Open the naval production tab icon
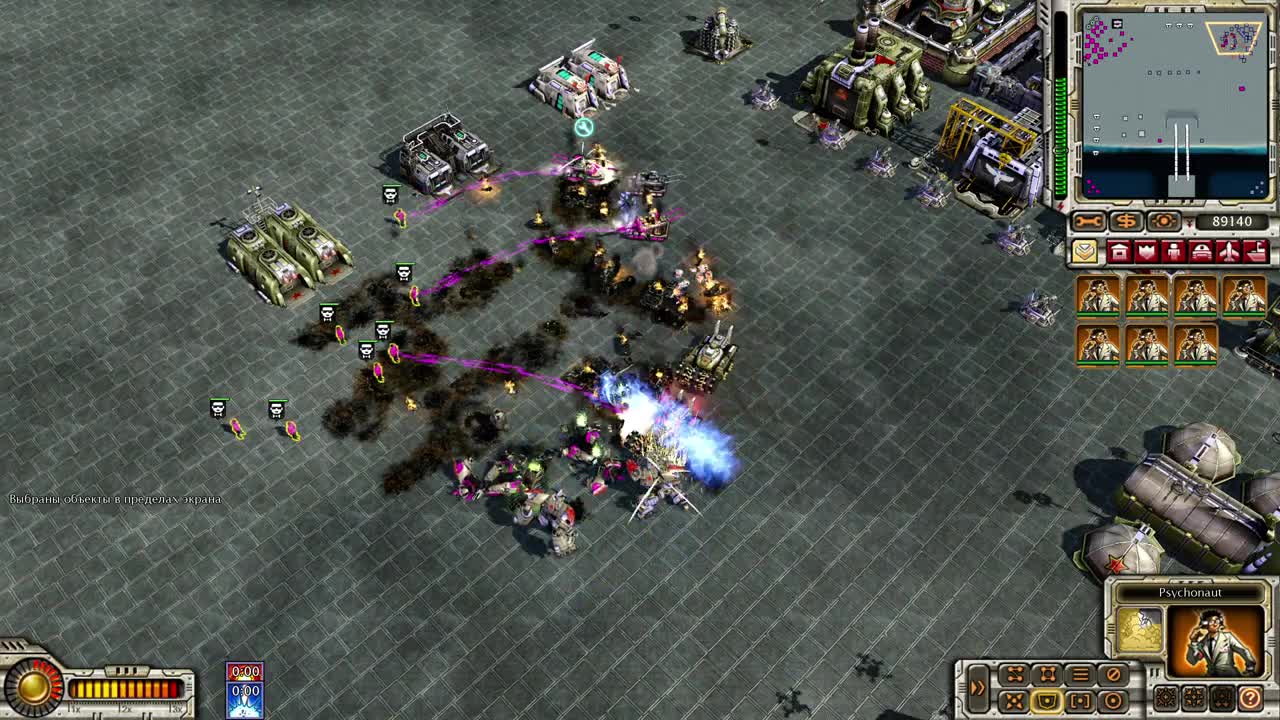 click(x=1257, y=251)
